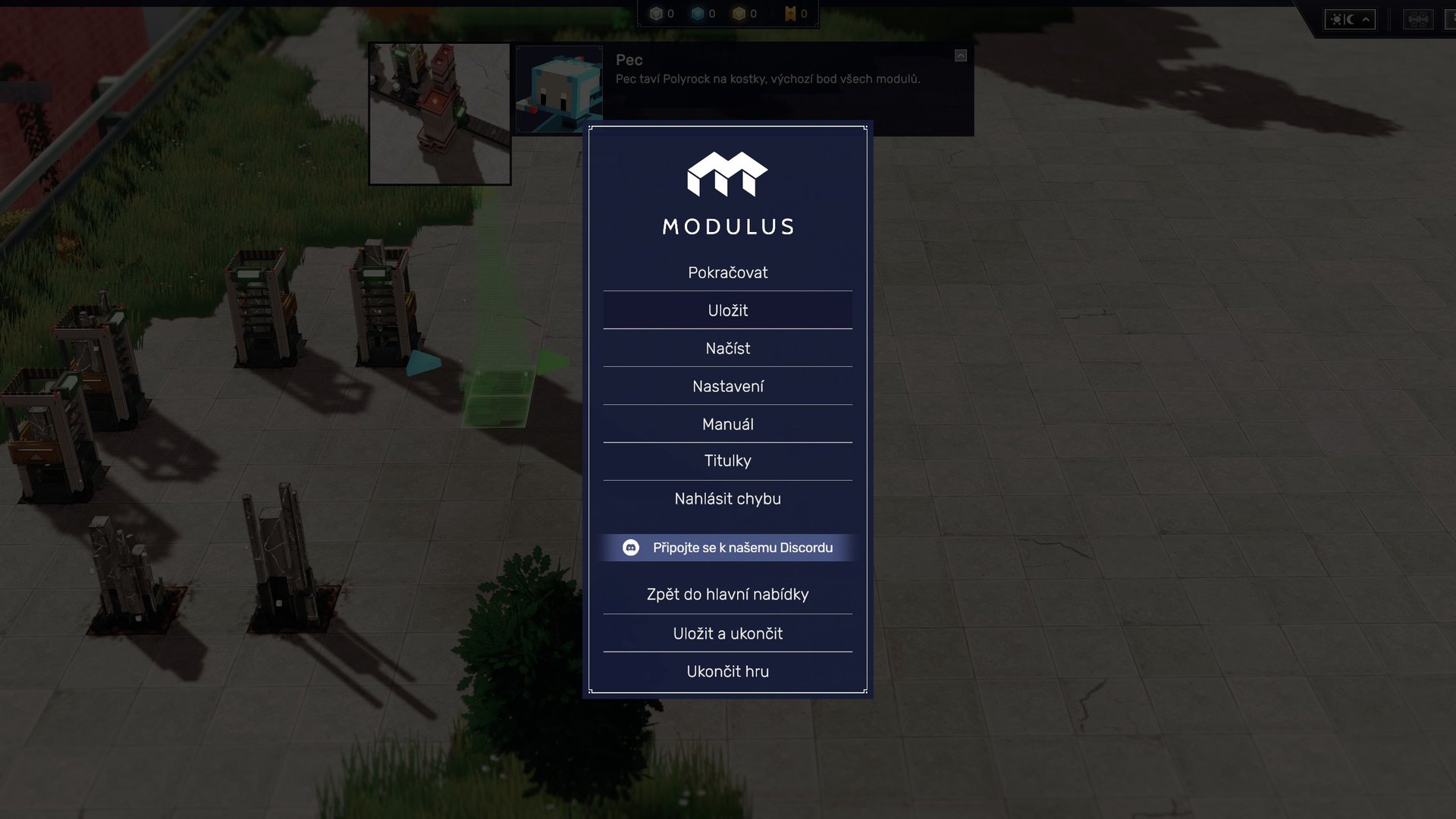Click the blue cube resource counter icon
Screen dimensions: 1456x819
coord(696,13)
